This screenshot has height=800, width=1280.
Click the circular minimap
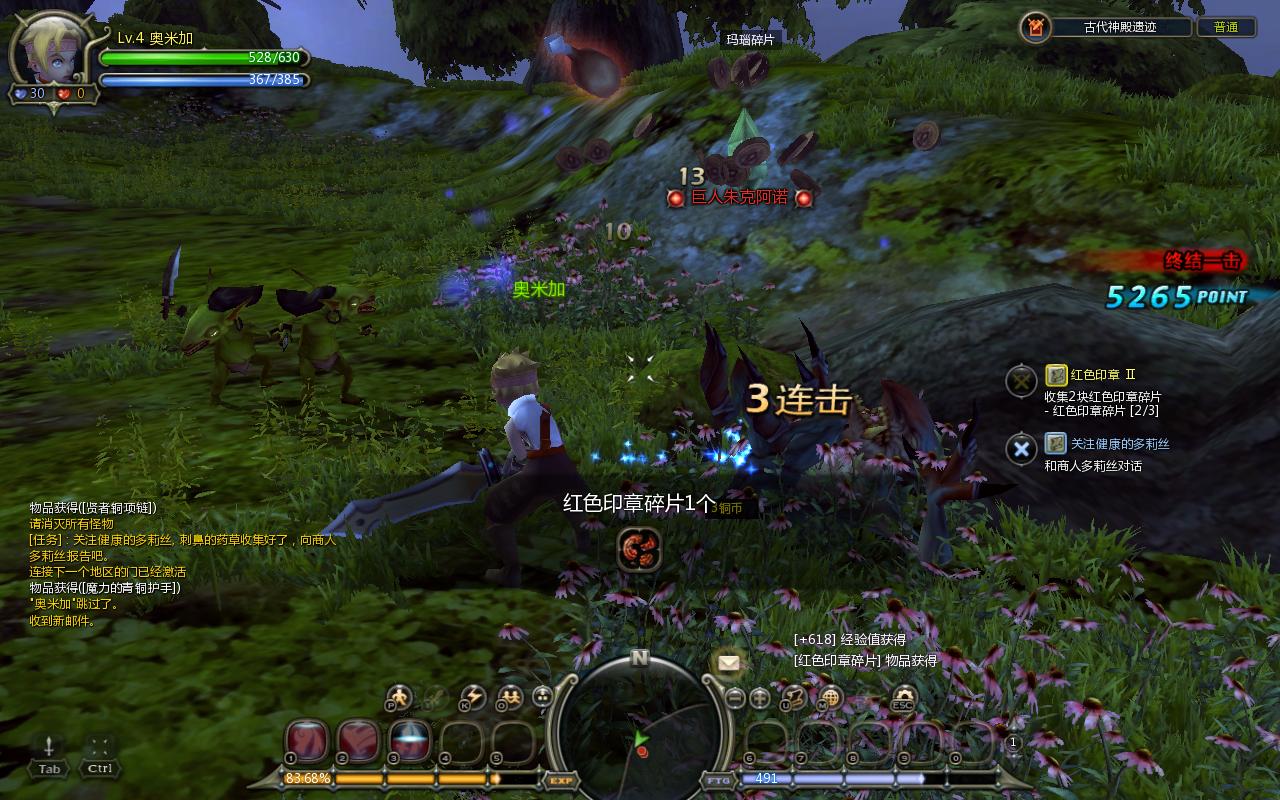(640, 730)
